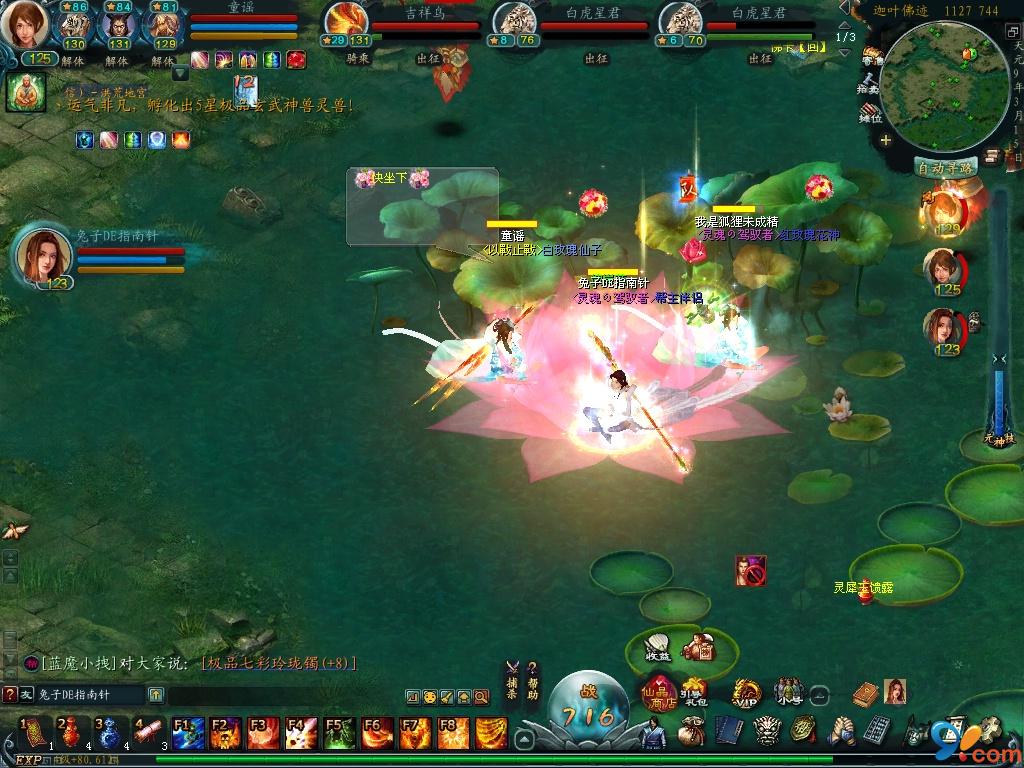The image size is (1024, 768).
Task: Open the 拍卖 auction icon
Action: (x=870, y=84)
